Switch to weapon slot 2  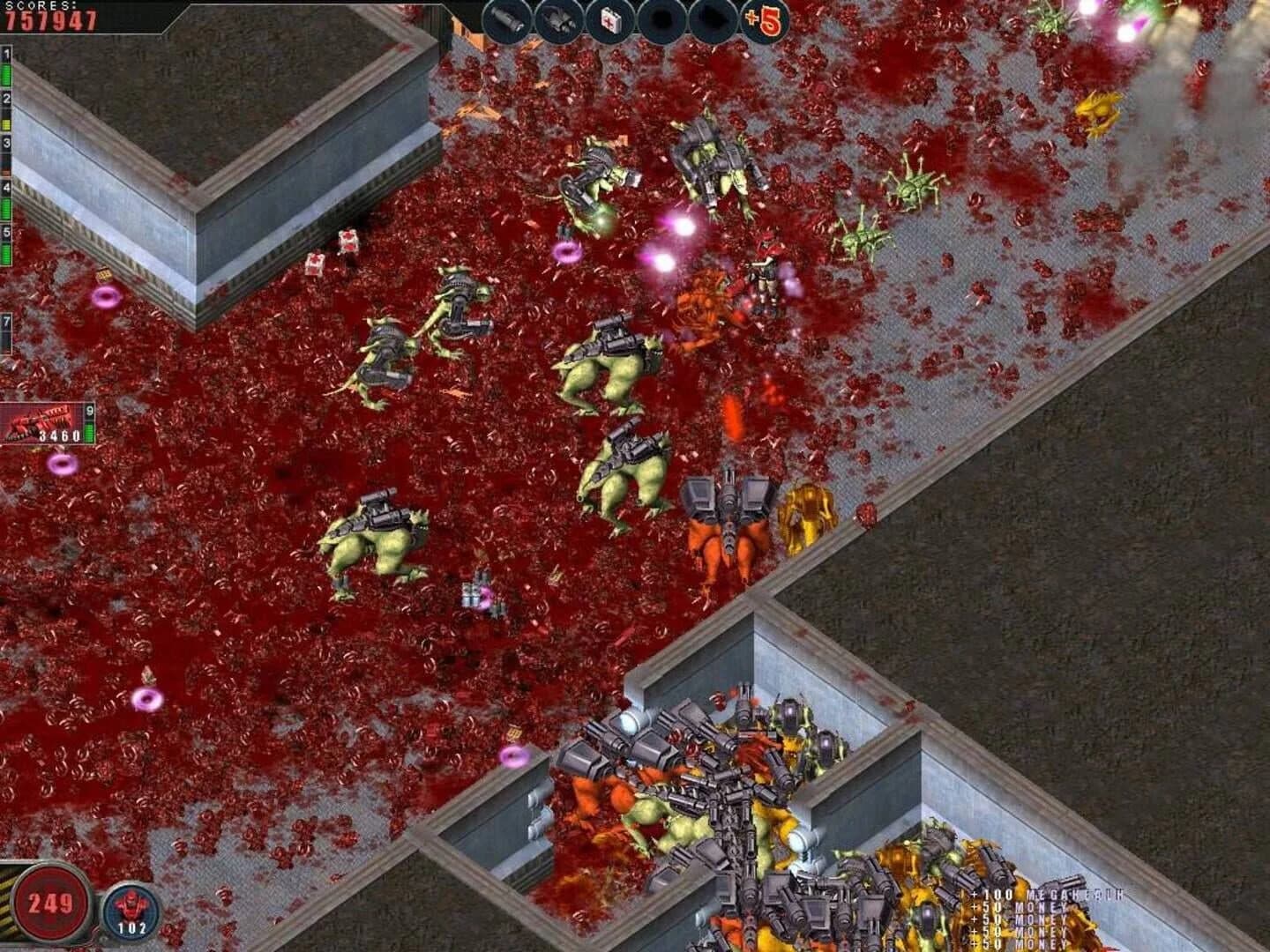[x=7, y=99]
